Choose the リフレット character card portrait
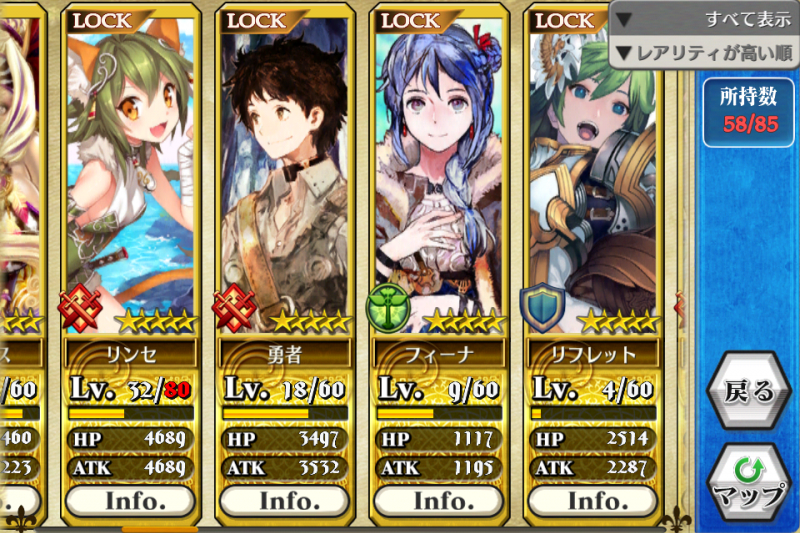The height and width of the screenshot is (533, 800). 590,170
